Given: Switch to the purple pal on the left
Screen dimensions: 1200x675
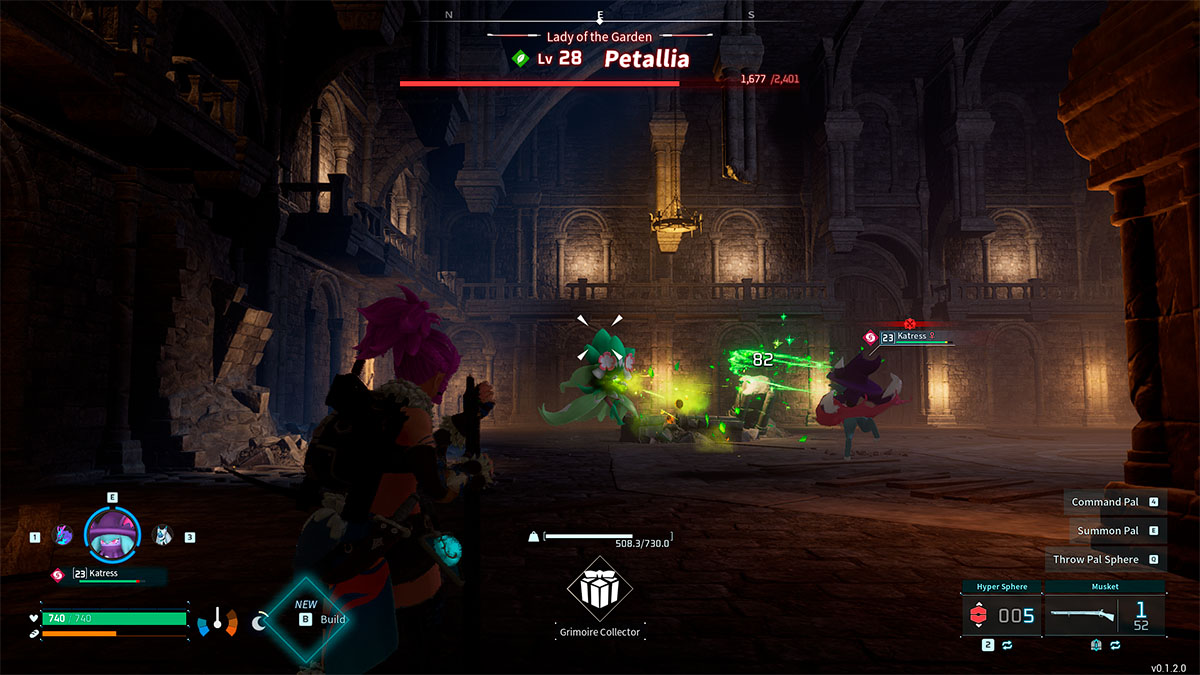Looking at the screenshot, I should pyautogui.click(x=62, y=536).
